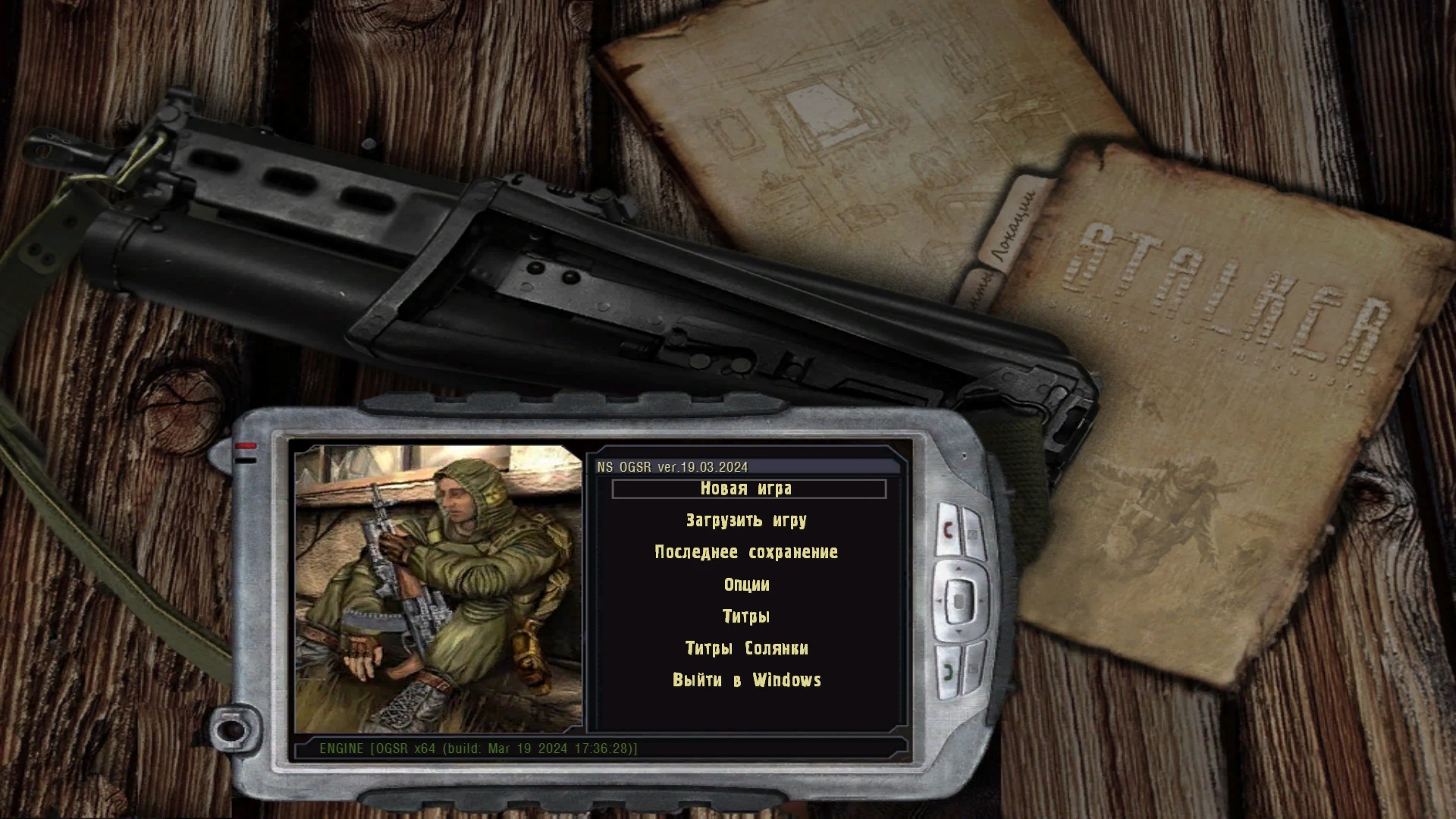
Task: Click the NS OGSR ver.19.03.2024 title bar
Action: pyautogui.click(x=672, y=467)
